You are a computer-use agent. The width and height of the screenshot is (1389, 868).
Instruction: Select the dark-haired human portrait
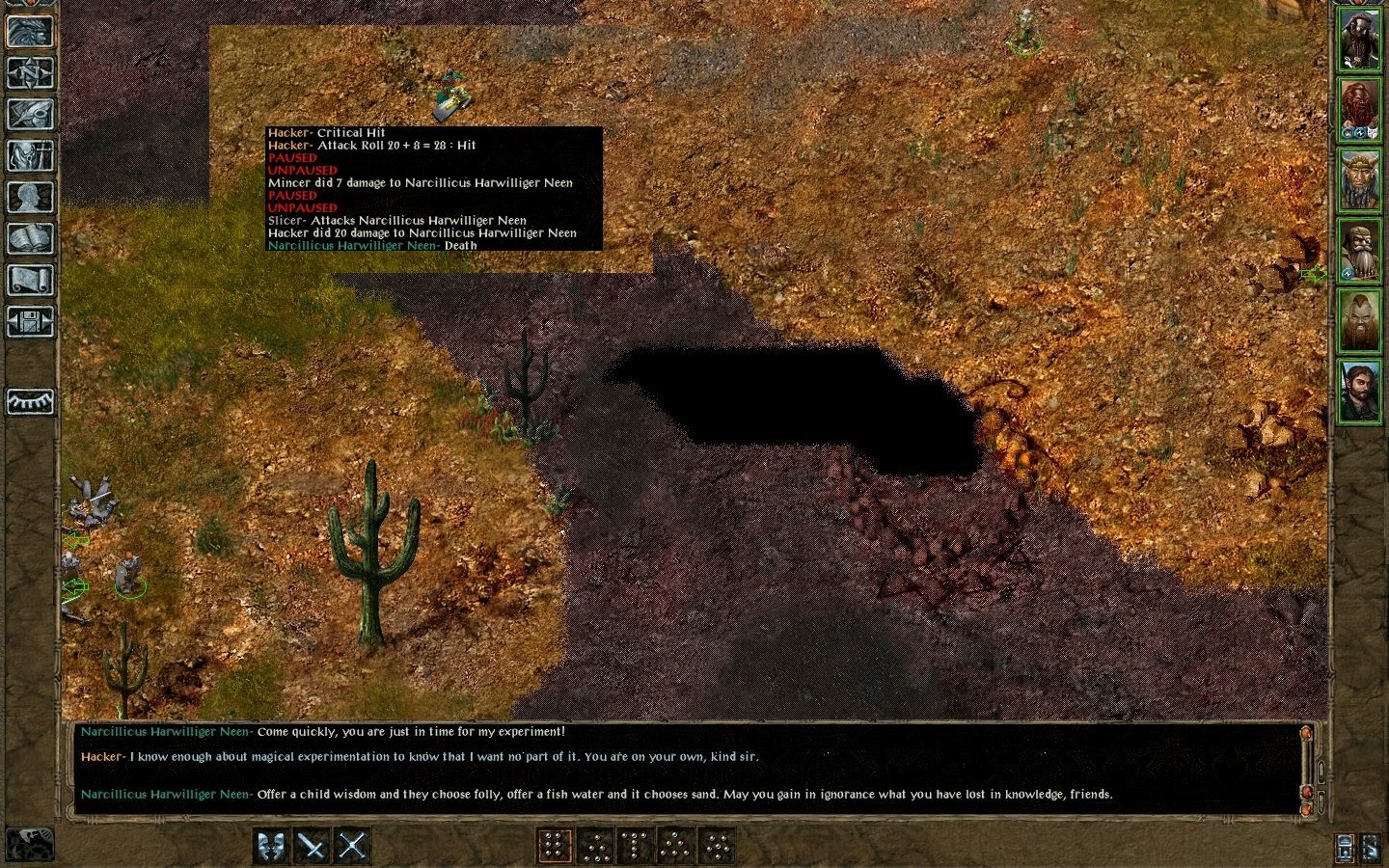coord(1359,391)
